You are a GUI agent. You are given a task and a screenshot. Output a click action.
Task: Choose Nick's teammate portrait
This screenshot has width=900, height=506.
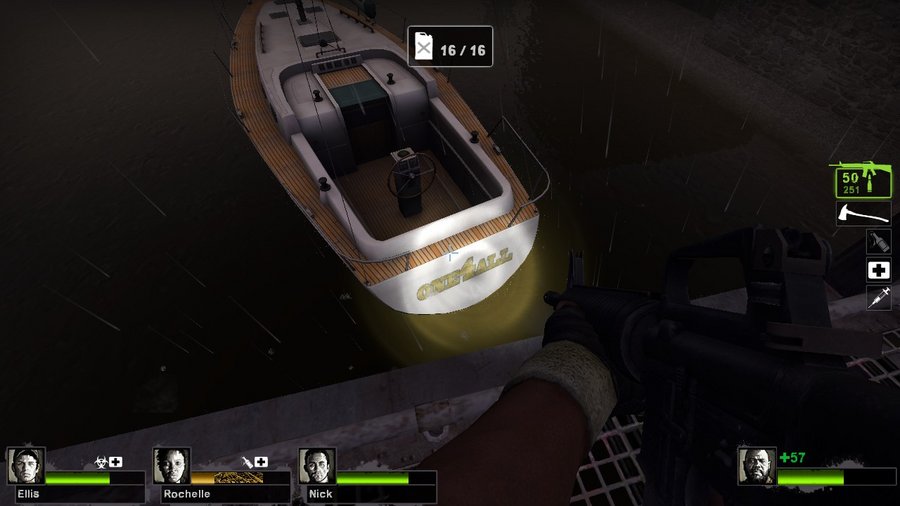[317, 466]
